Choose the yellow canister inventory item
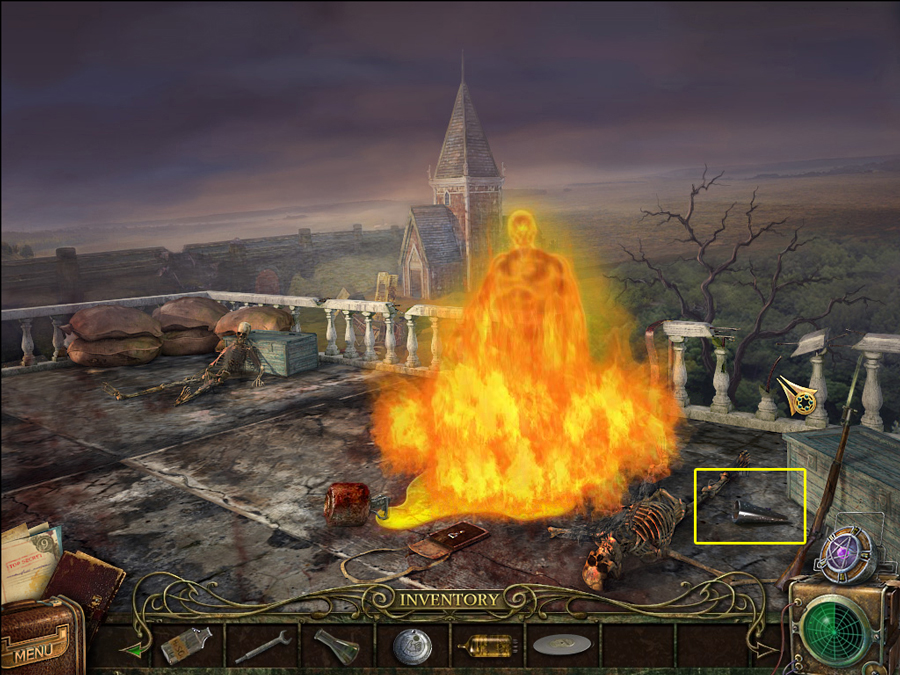900x675 pixels. click(x=487, y=646)
